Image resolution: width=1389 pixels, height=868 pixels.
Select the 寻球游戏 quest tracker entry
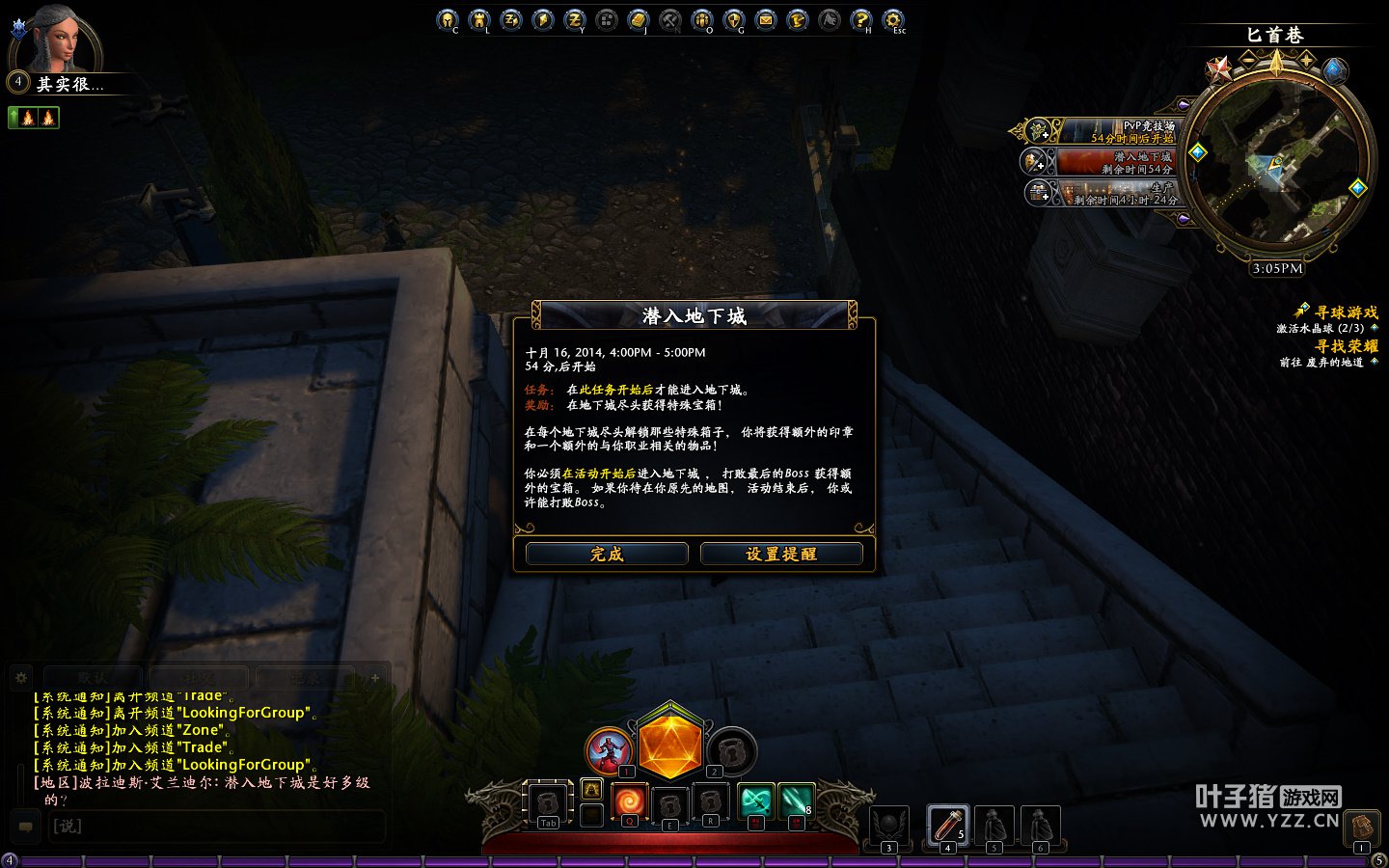[1346, 312]
